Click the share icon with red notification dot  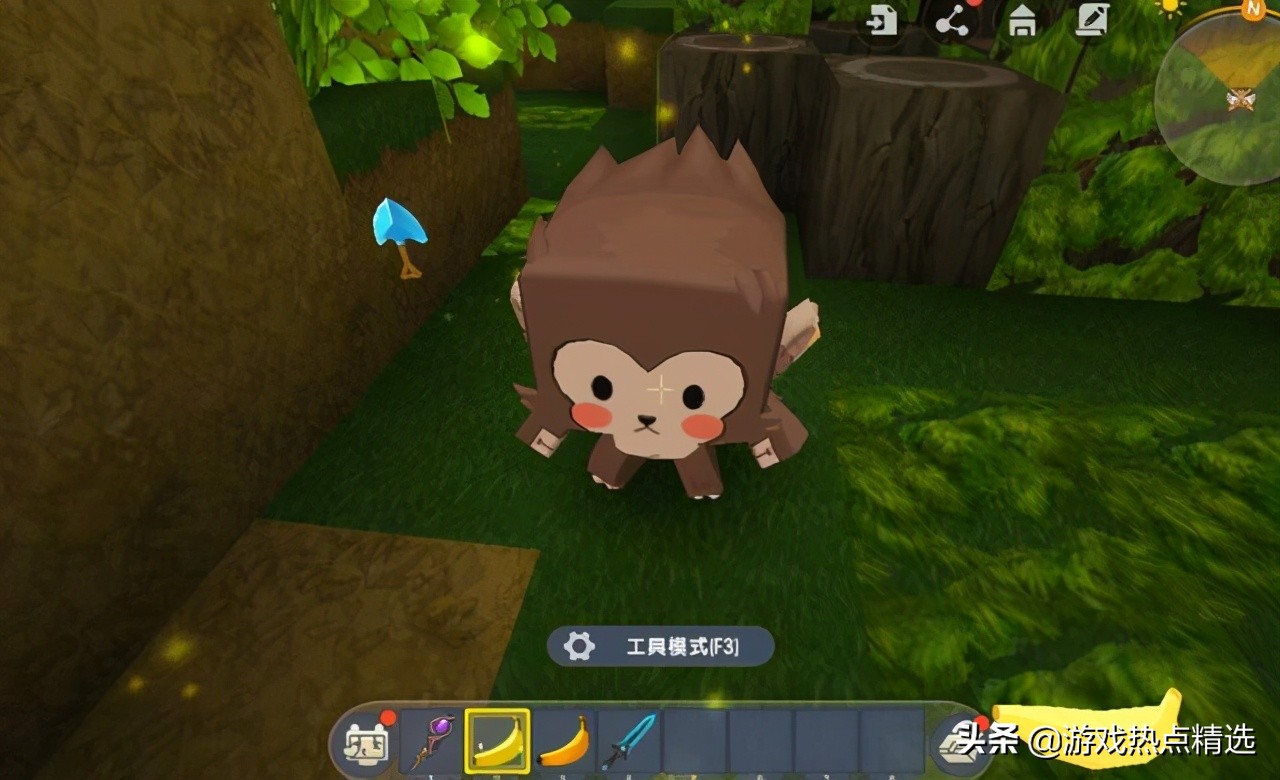(x=950, y=22)
